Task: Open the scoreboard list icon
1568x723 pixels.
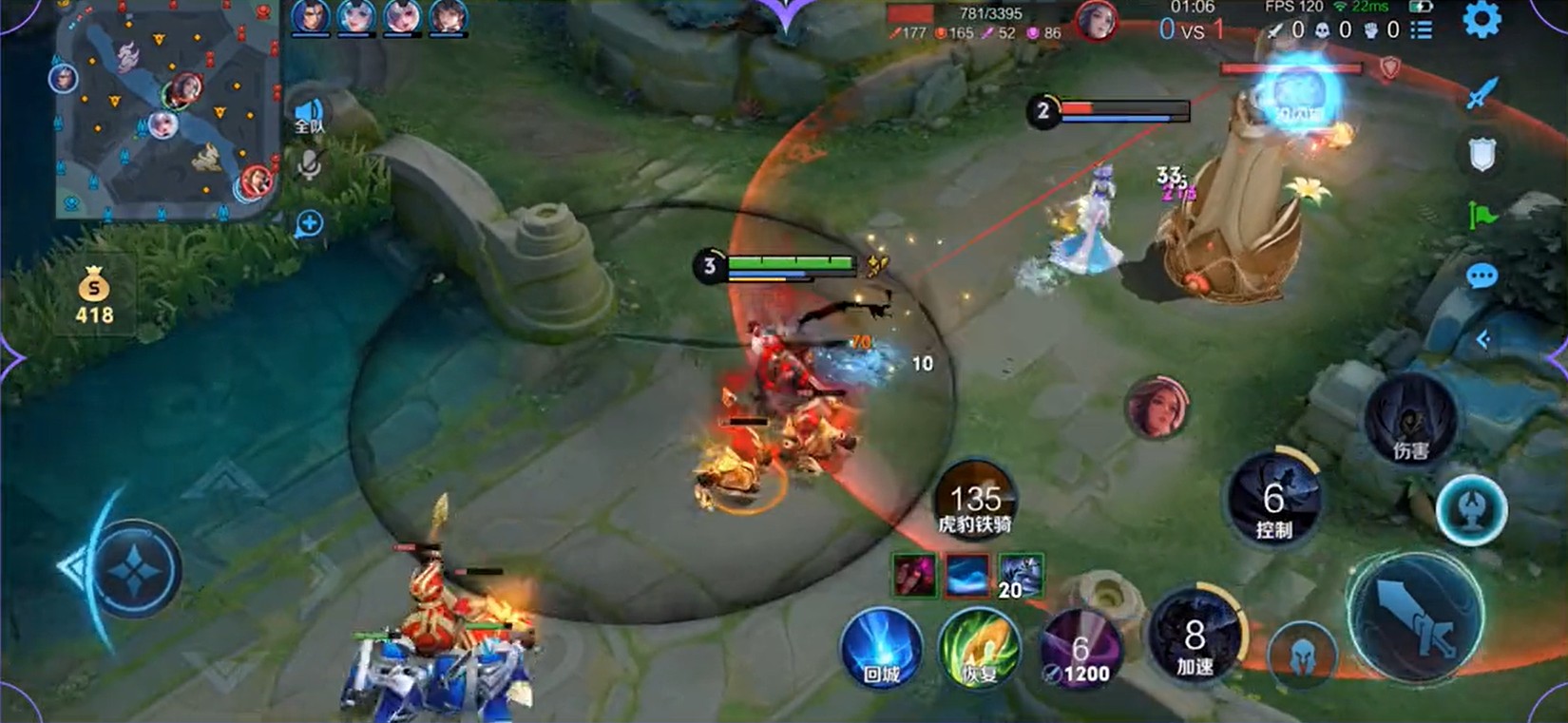Action: pyautogui.click(x=1422, y=30)
